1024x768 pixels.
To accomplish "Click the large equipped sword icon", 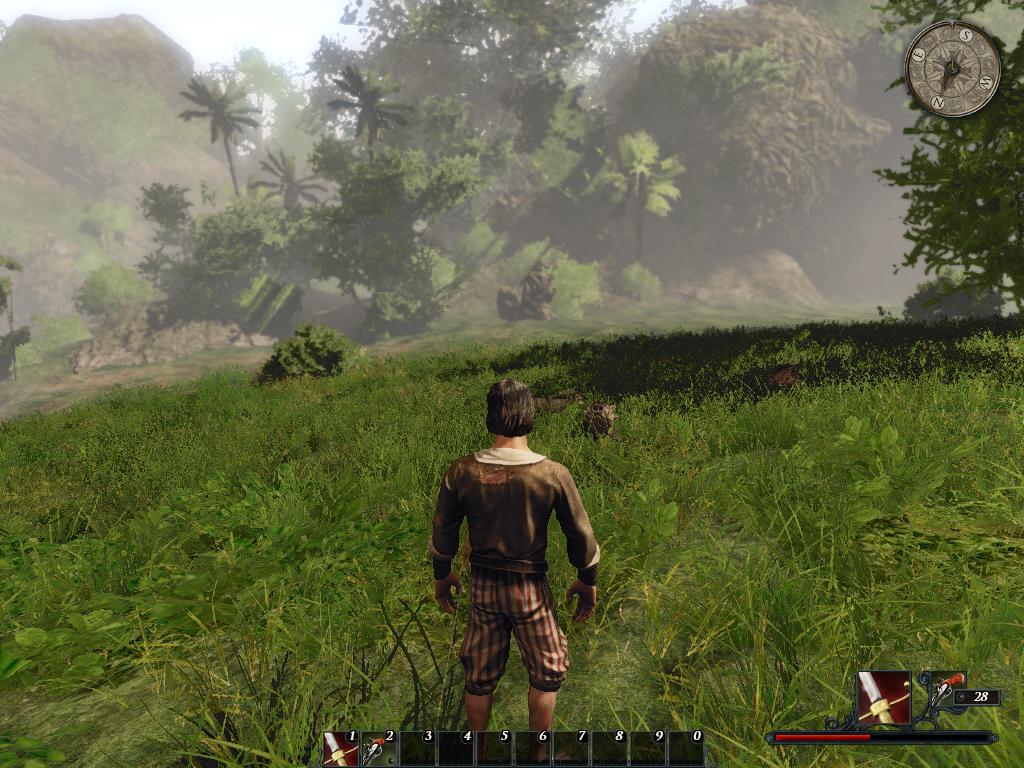I will (884, 697).
